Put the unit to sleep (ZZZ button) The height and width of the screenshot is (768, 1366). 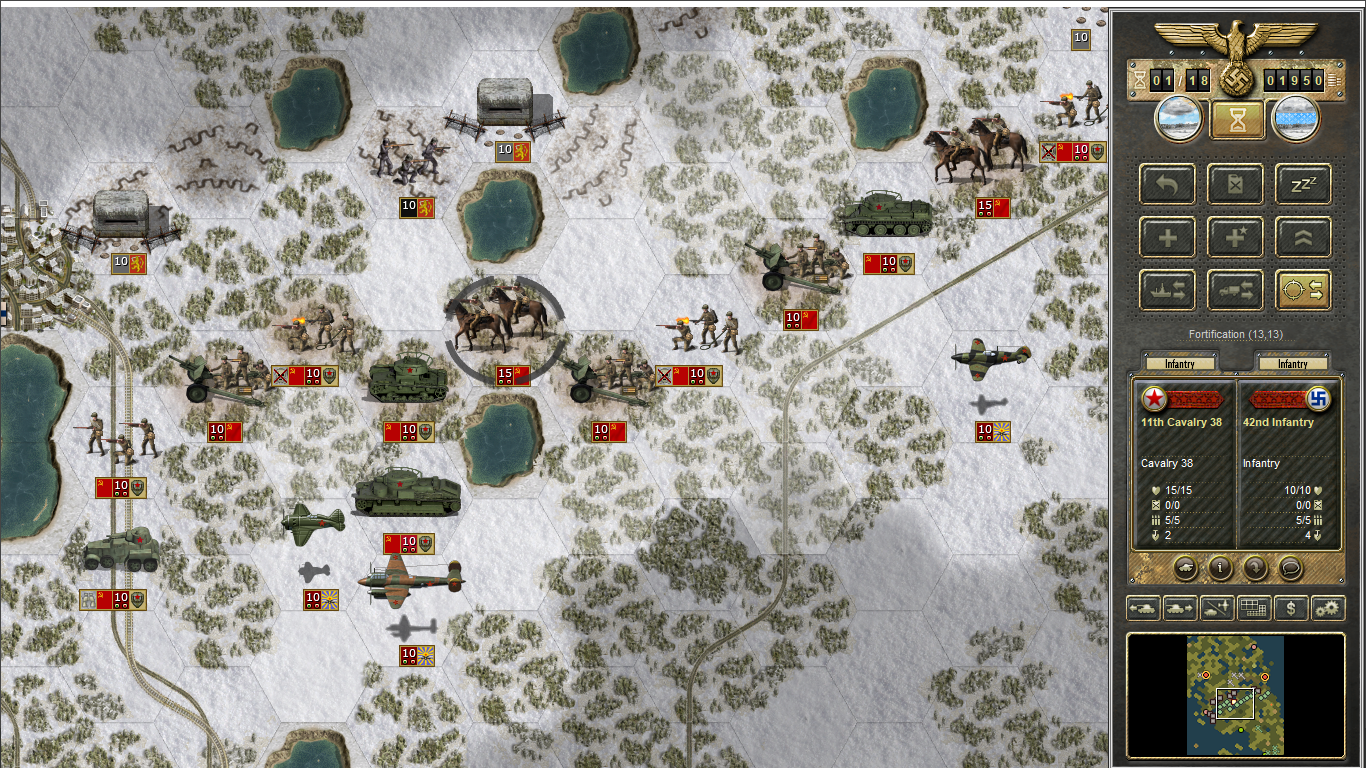(1303, 184)
